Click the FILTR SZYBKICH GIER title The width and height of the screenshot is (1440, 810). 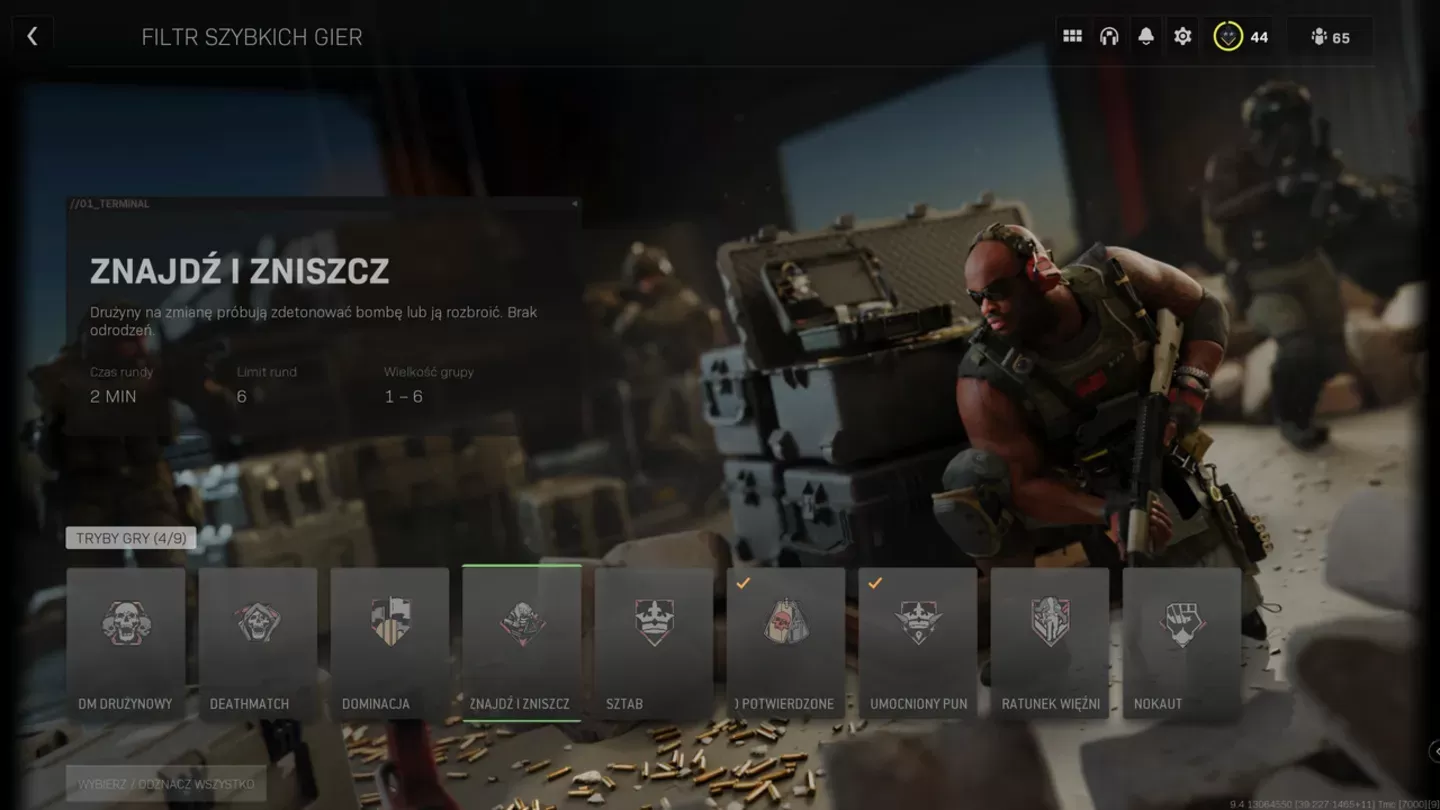(252, 36)
